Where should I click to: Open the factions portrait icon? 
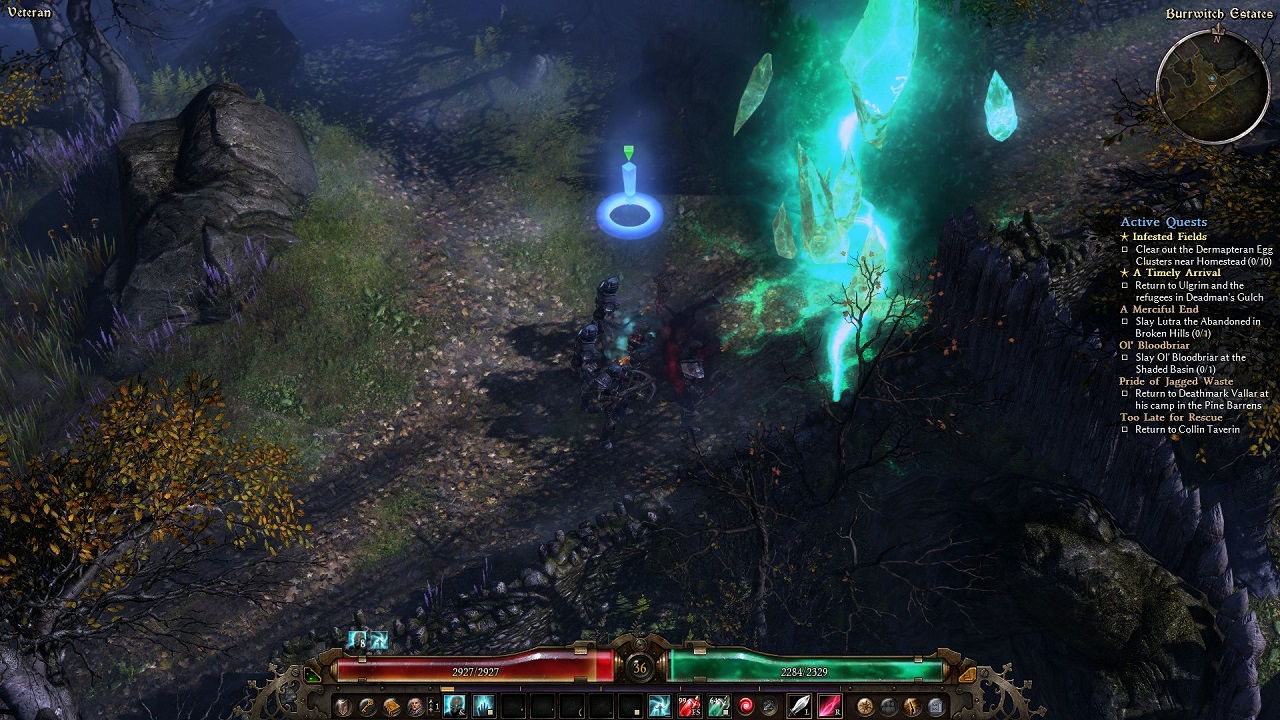[414, 707]
